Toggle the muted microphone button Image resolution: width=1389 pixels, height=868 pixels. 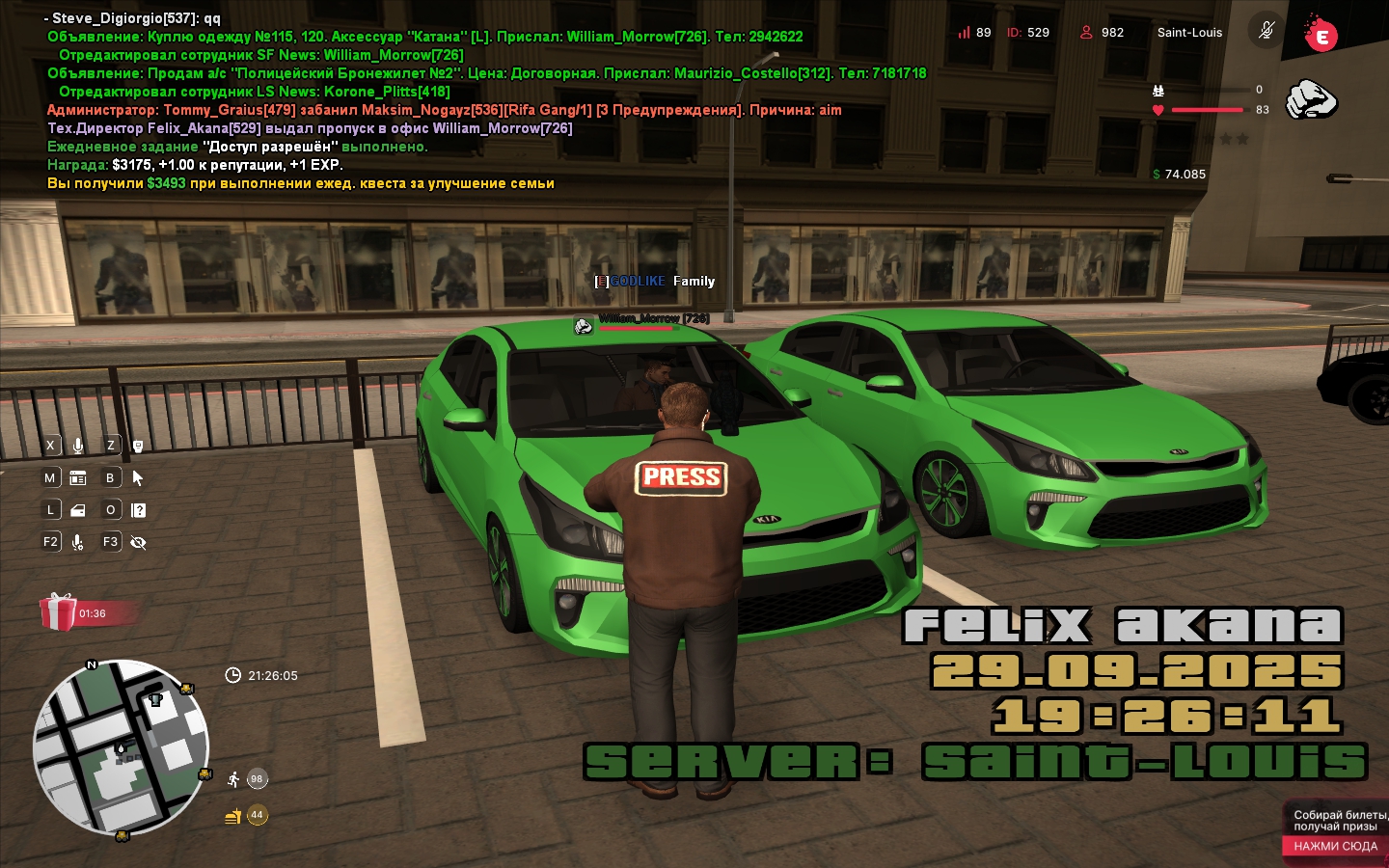coord(1266,31)
